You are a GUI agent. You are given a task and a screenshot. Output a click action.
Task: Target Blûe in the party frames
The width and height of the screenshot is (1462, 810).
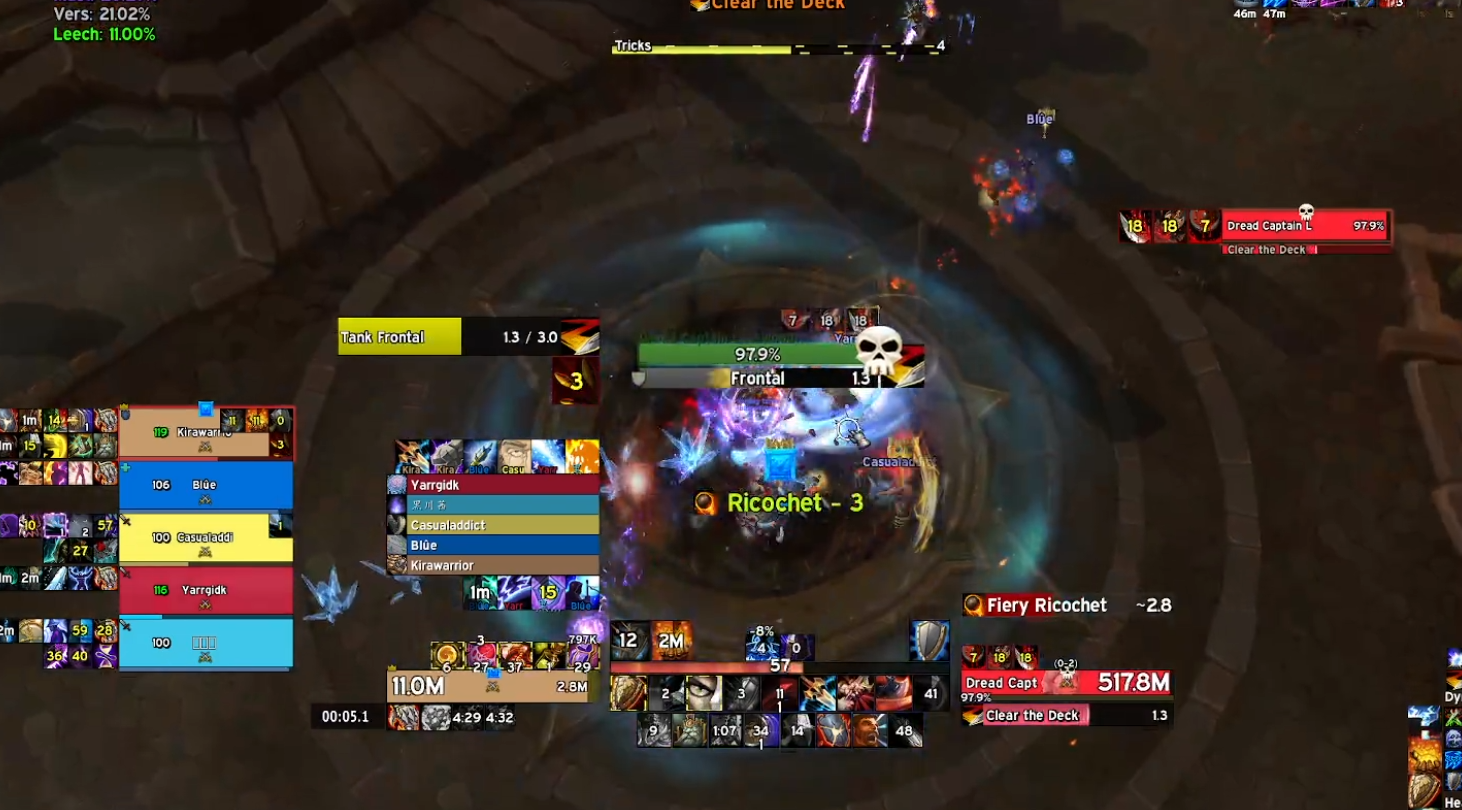tap(205, 485)
